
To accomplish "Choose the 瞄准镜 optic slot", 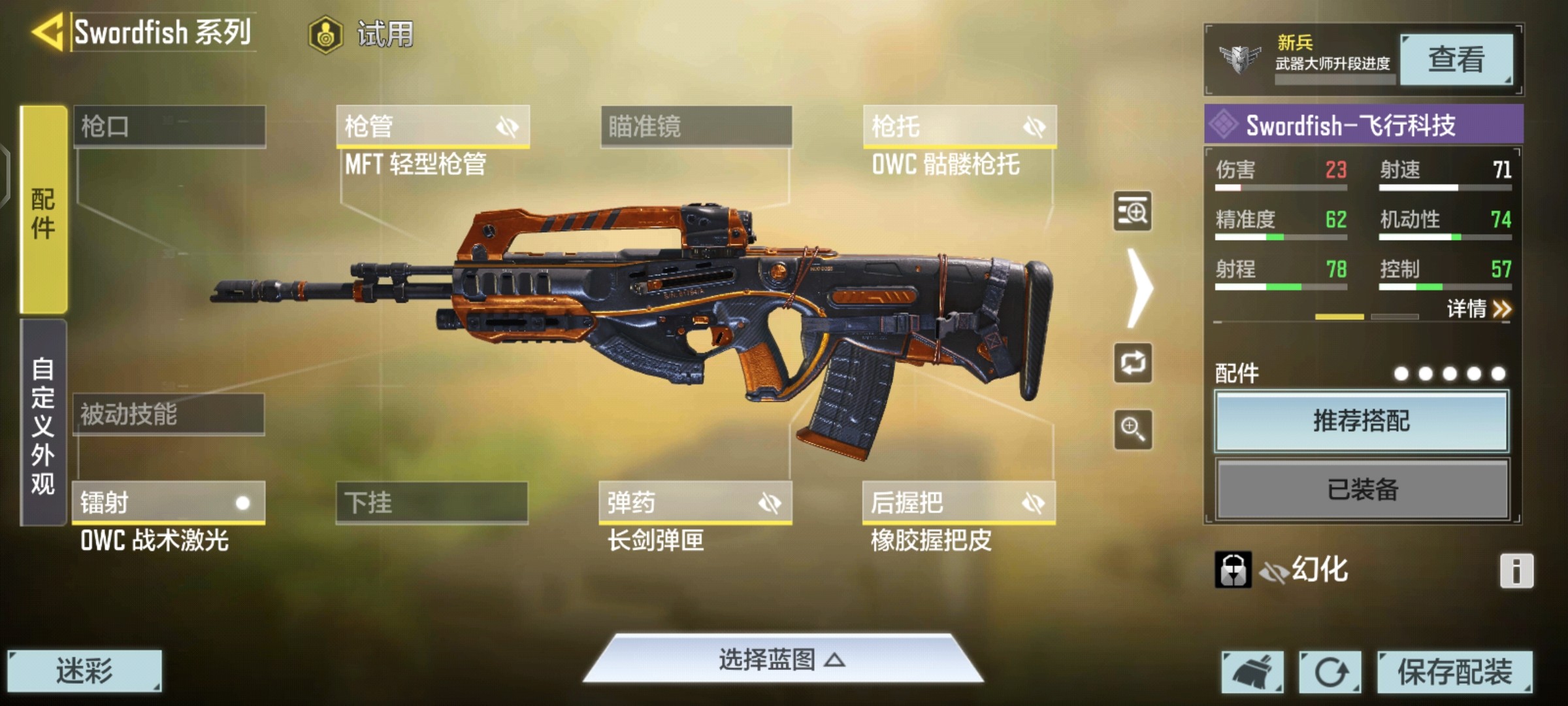I will tap(696, 126).
